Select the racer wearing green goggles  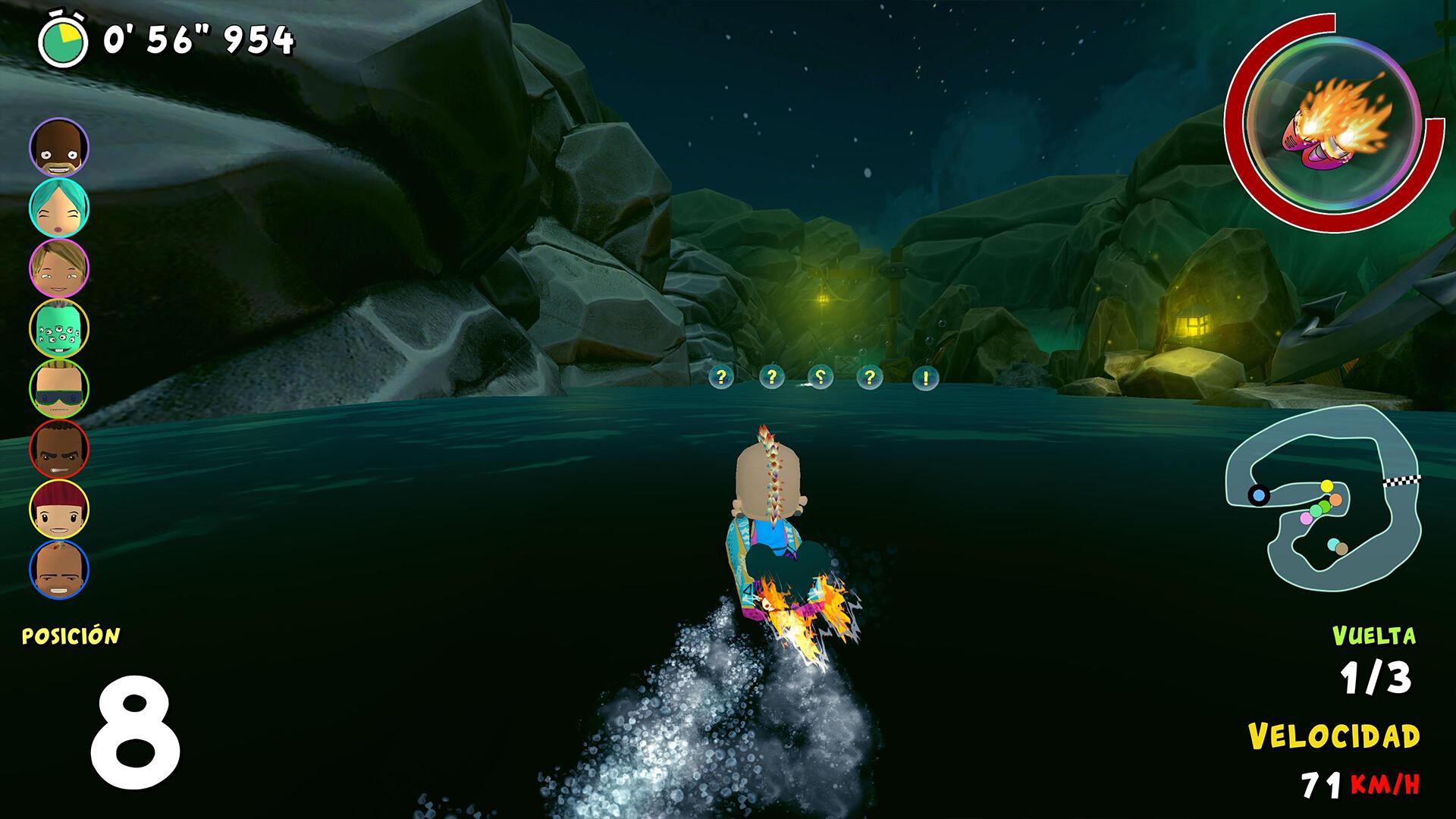59,388
